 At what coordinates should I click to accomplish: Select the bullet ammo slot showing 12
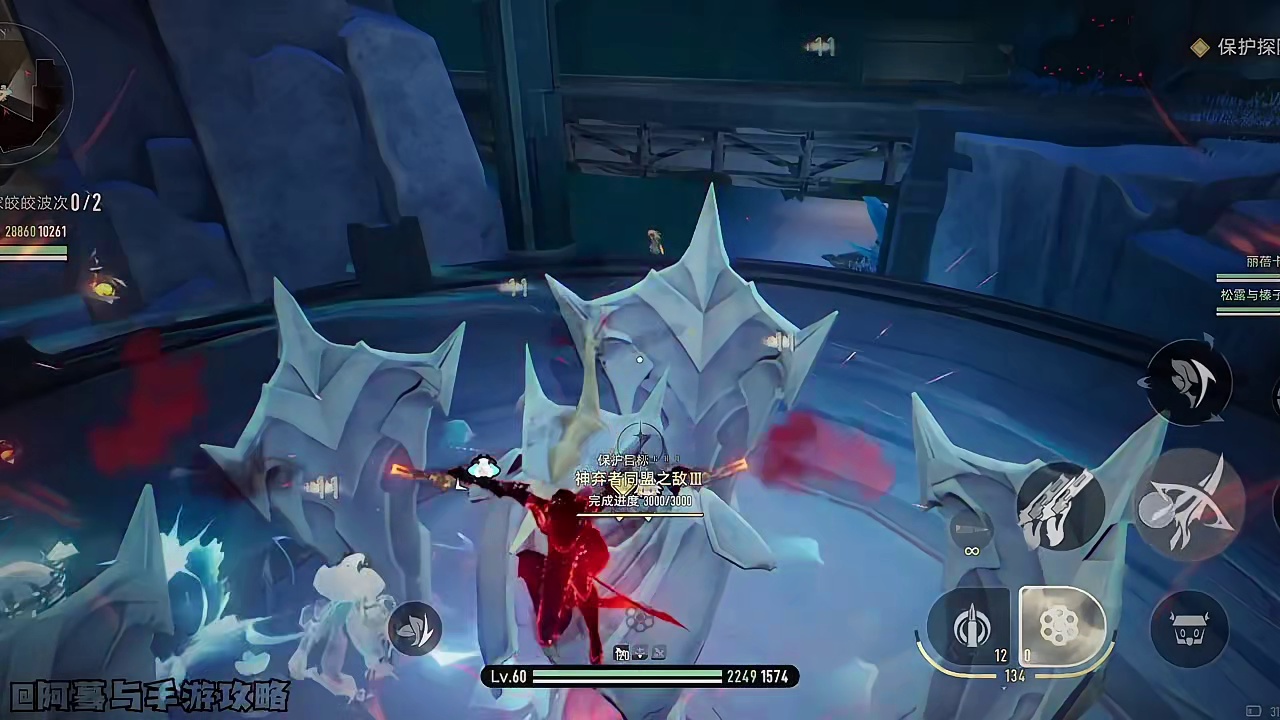971,627
